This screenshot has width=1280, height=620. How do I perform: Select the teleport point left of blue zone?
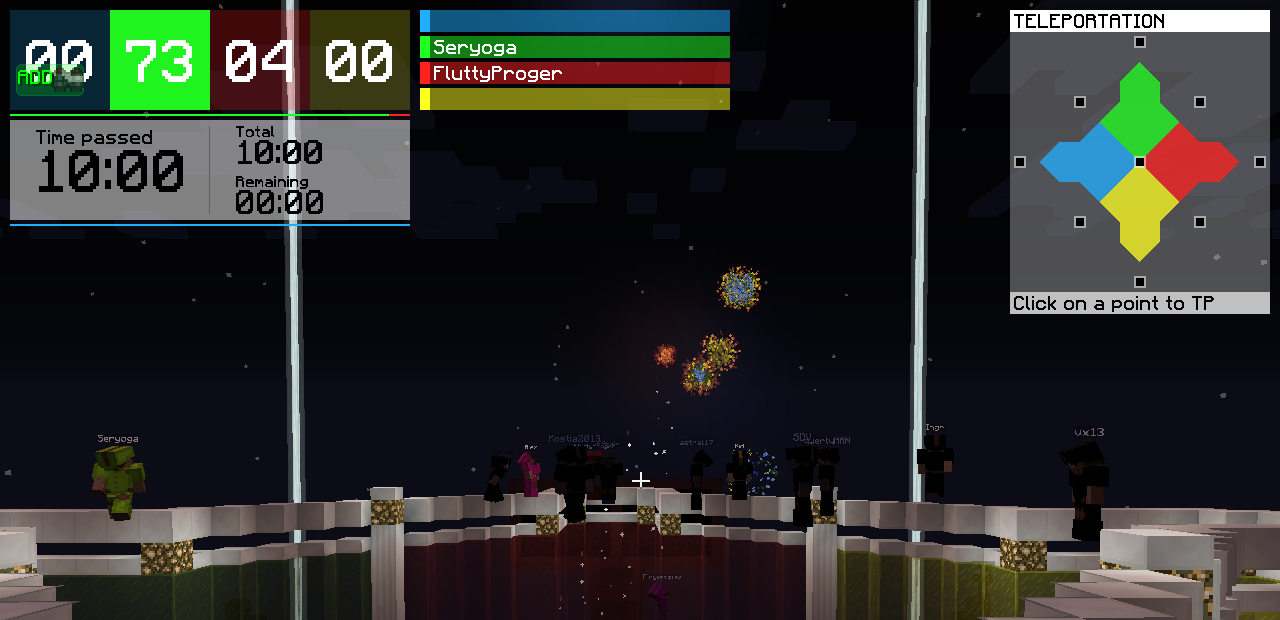pos(1020,162)
